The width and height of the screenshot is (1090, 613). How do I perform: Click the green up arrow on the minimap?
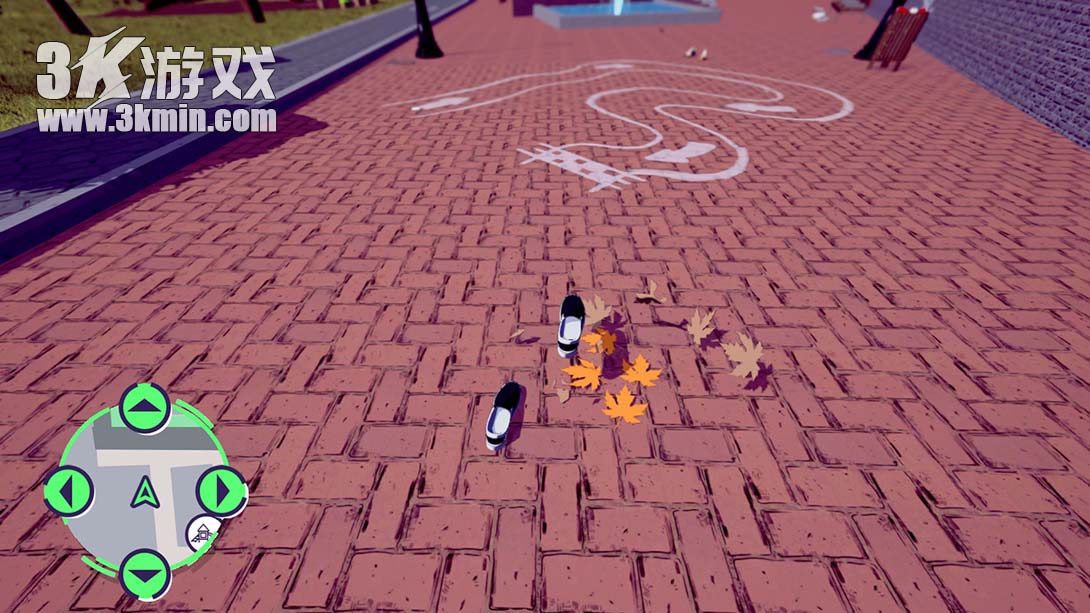coord(145,408)
